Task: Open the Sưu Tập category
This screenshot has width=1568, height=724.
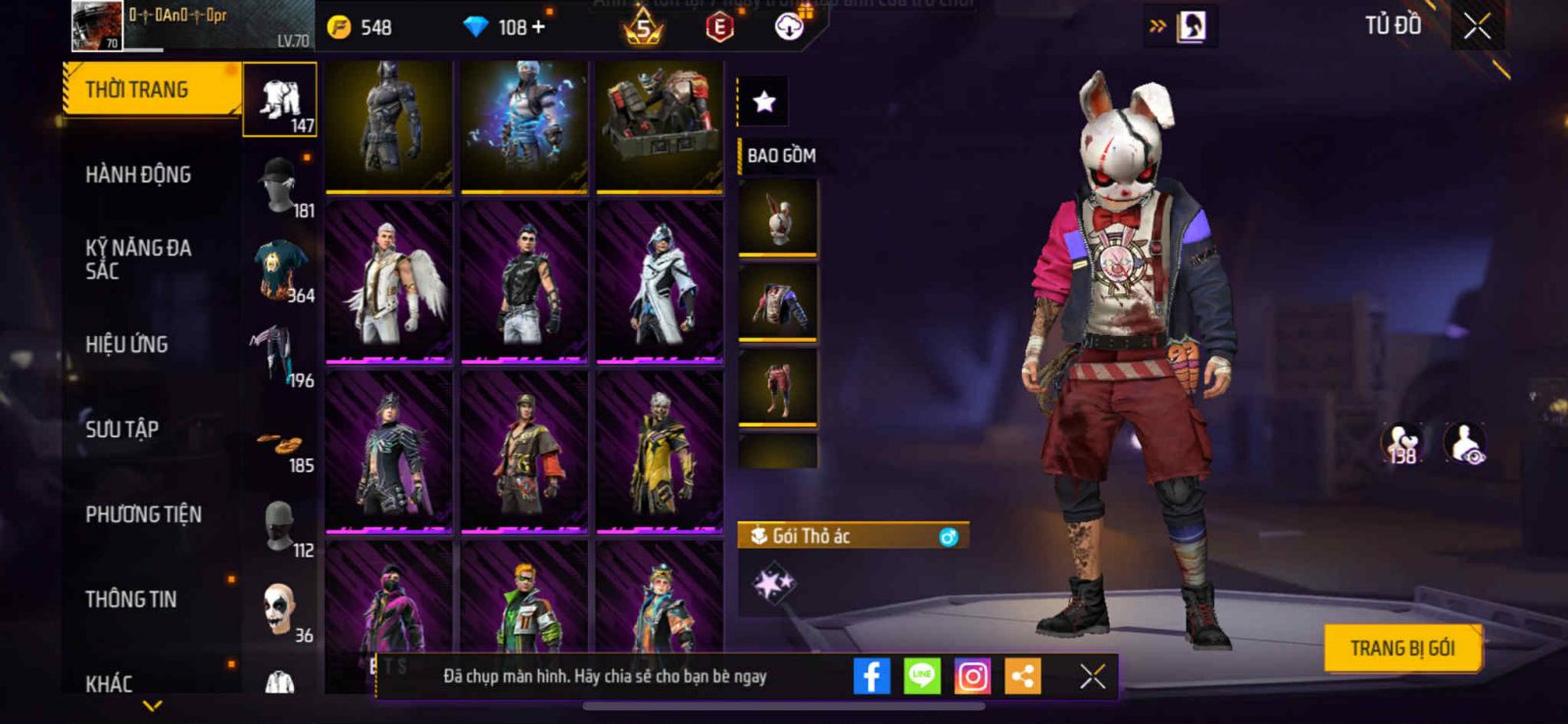Action: 122,429
